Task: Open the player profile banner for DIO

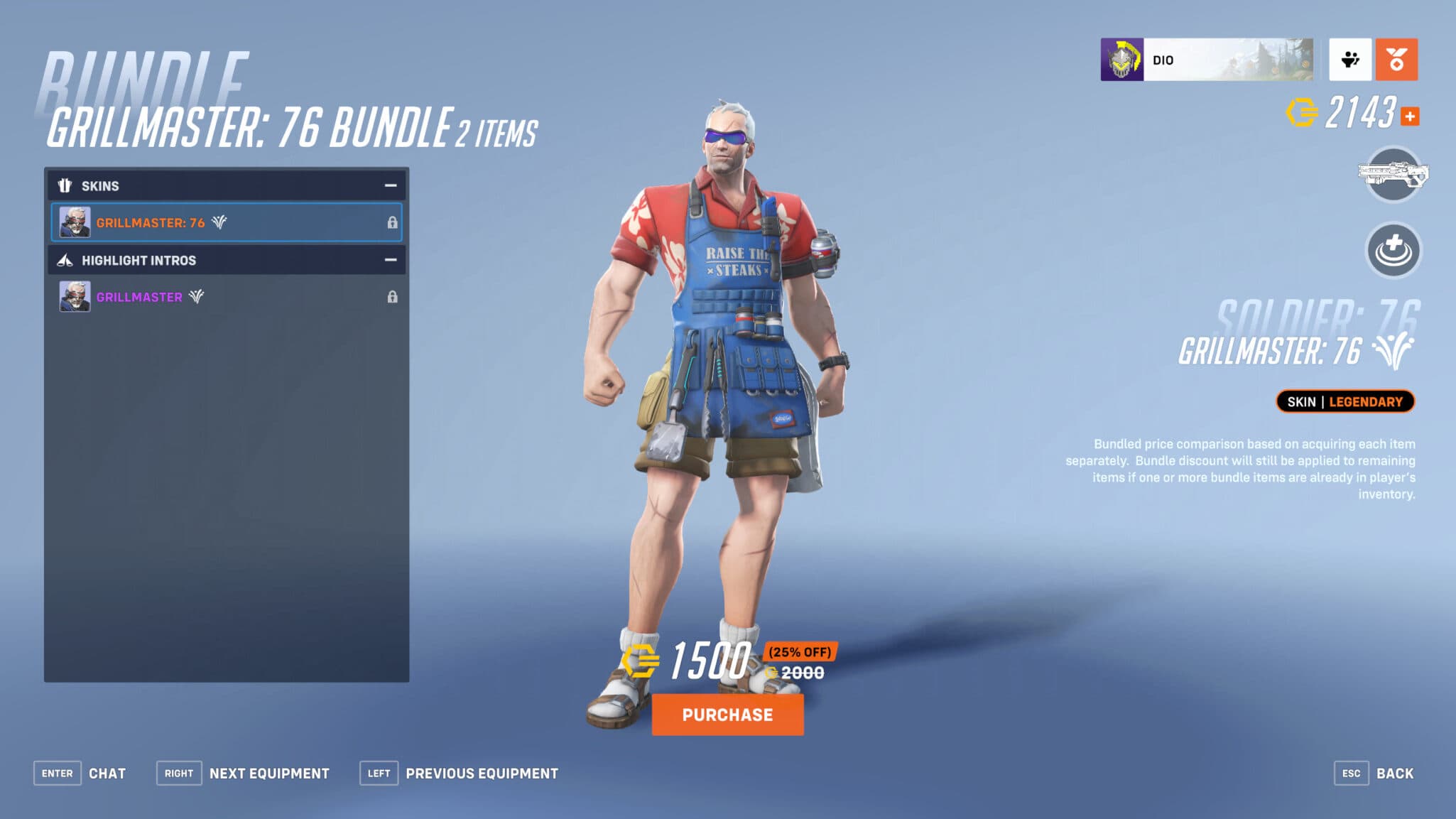Action: tap(1207, 59)
